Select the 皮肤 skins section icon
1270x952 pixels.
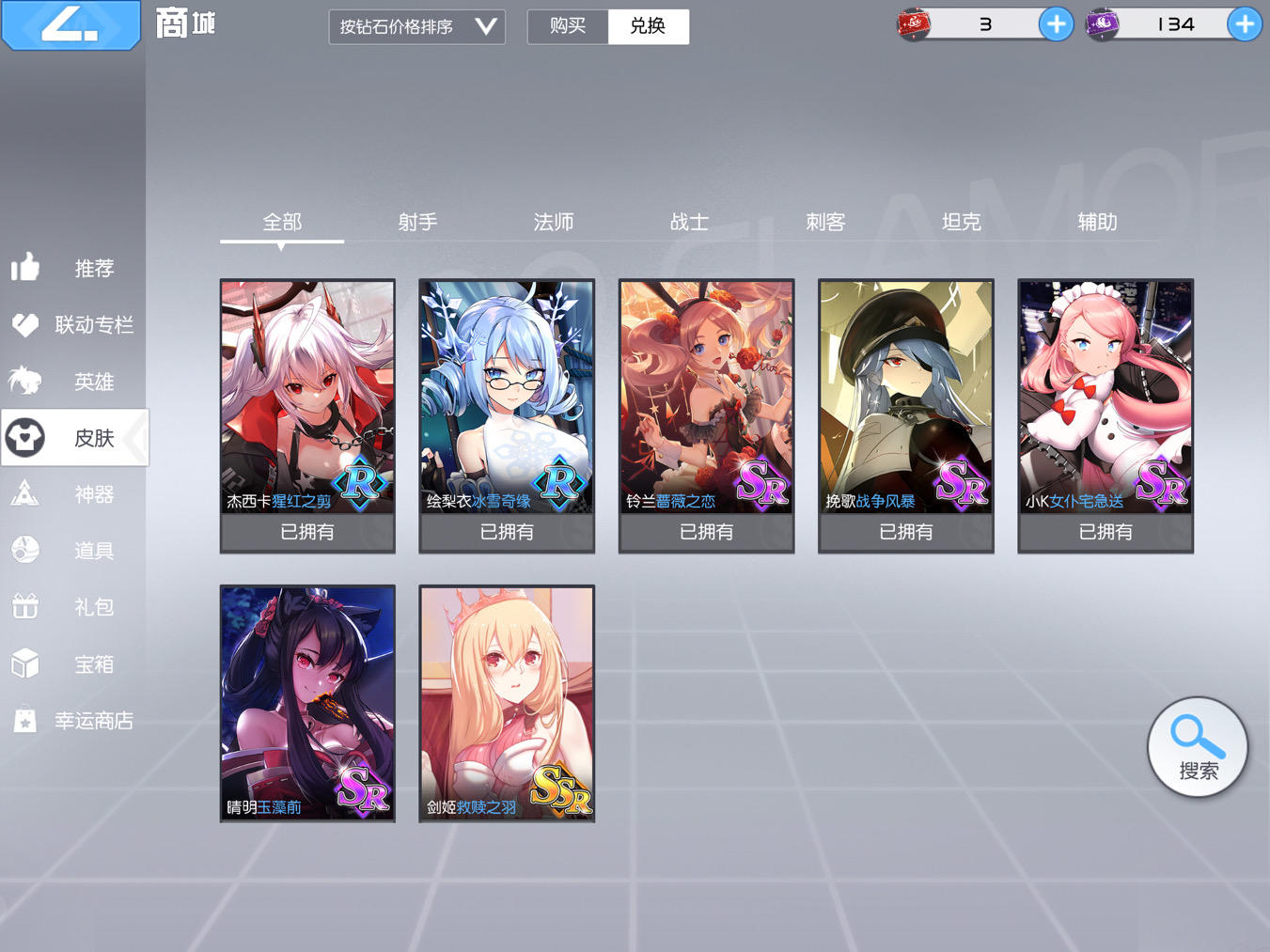25,437
